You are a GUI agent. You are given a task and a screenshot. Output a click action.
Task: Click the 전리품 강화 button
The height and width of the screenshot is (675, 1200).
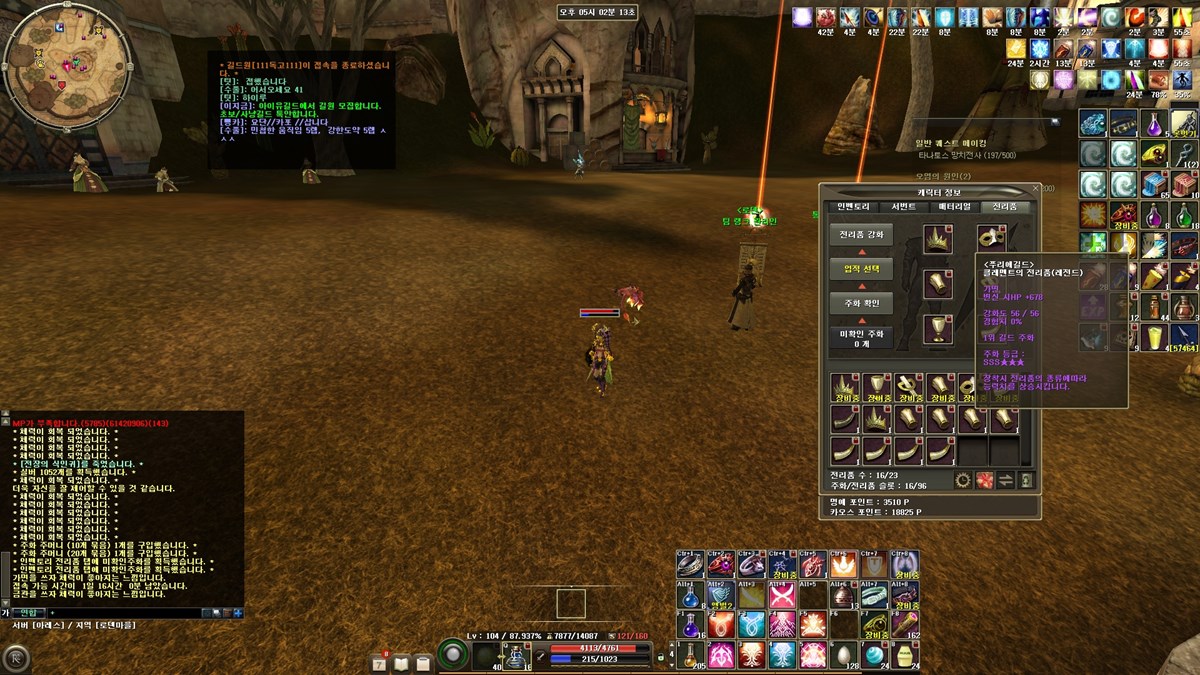pyautogui.click(x=860, y=235)
